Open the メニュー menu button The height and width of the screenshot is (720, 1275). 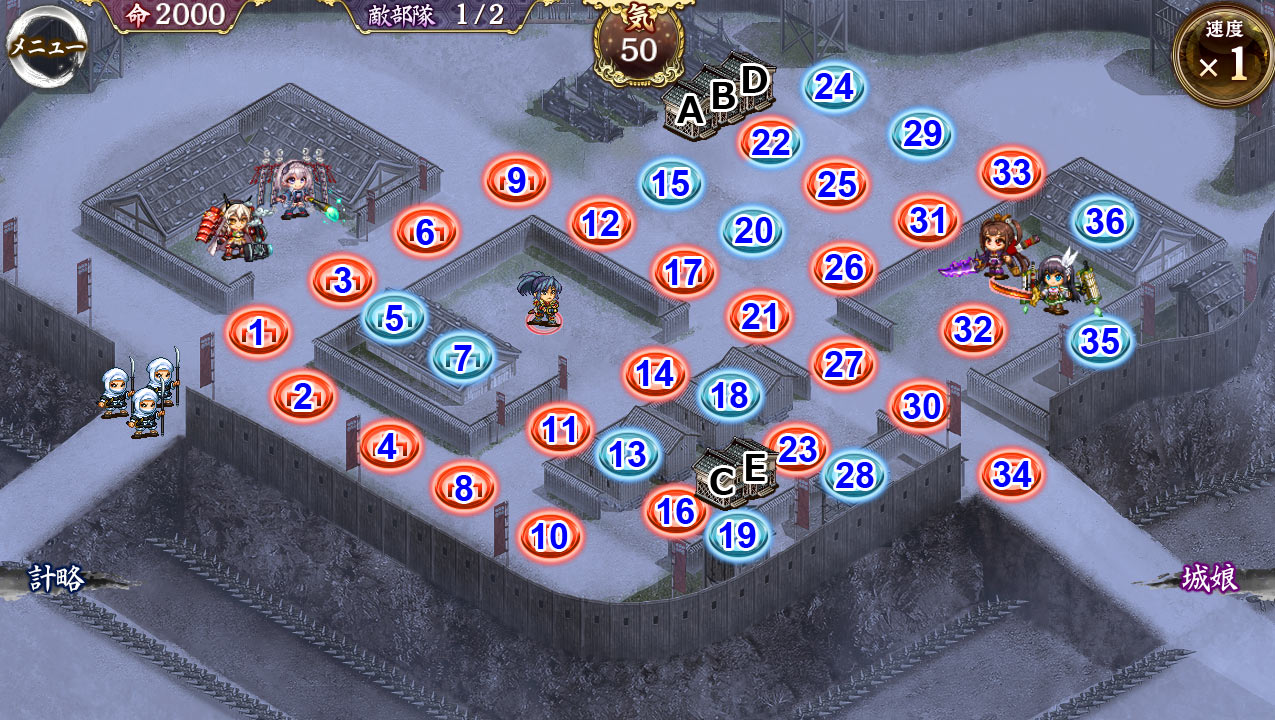[46, 48]
